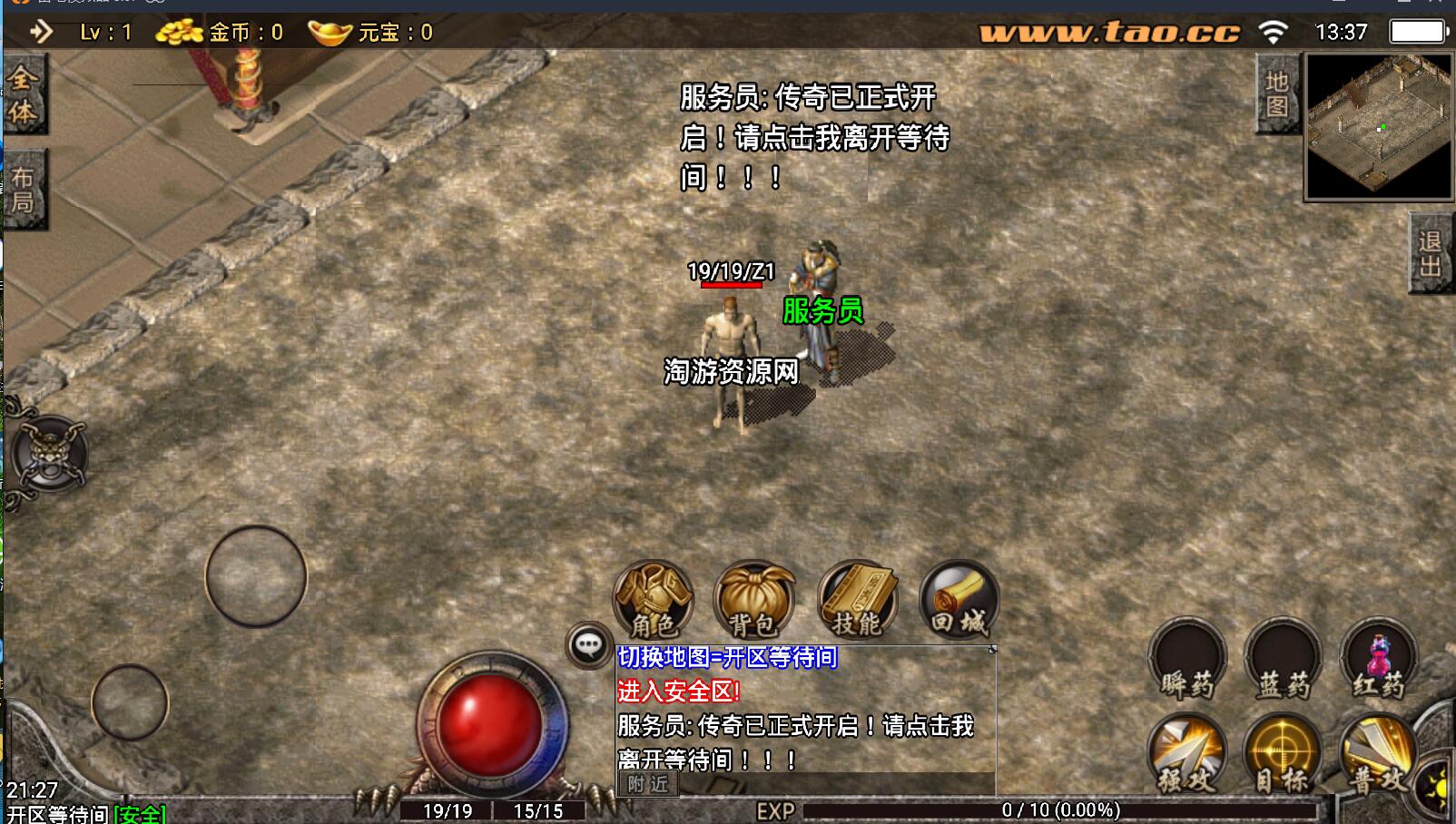This screenshot has height=824, width=1456.
Task: Open the 技能 skills book
Action: 857,599
